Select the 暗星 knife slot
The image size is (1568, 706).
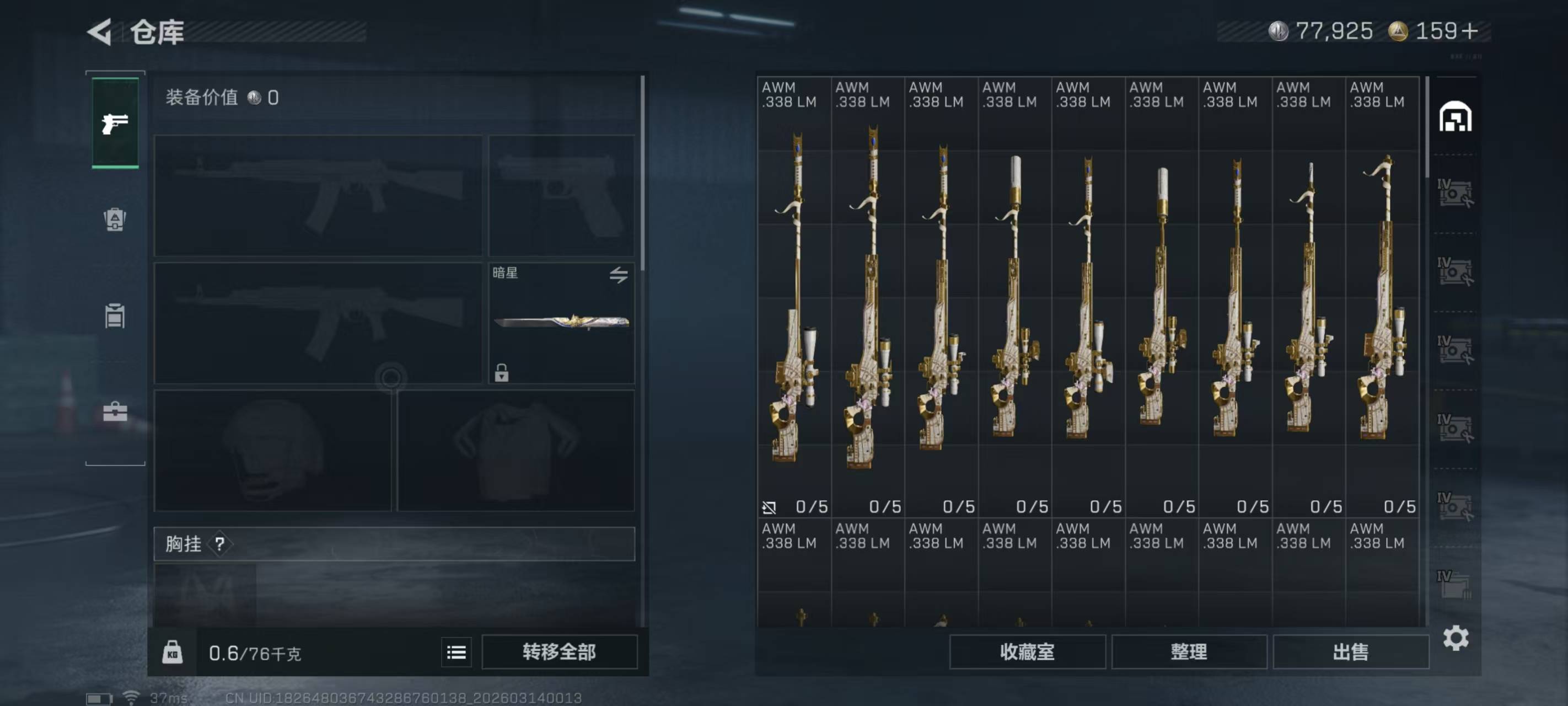(561, 322)
